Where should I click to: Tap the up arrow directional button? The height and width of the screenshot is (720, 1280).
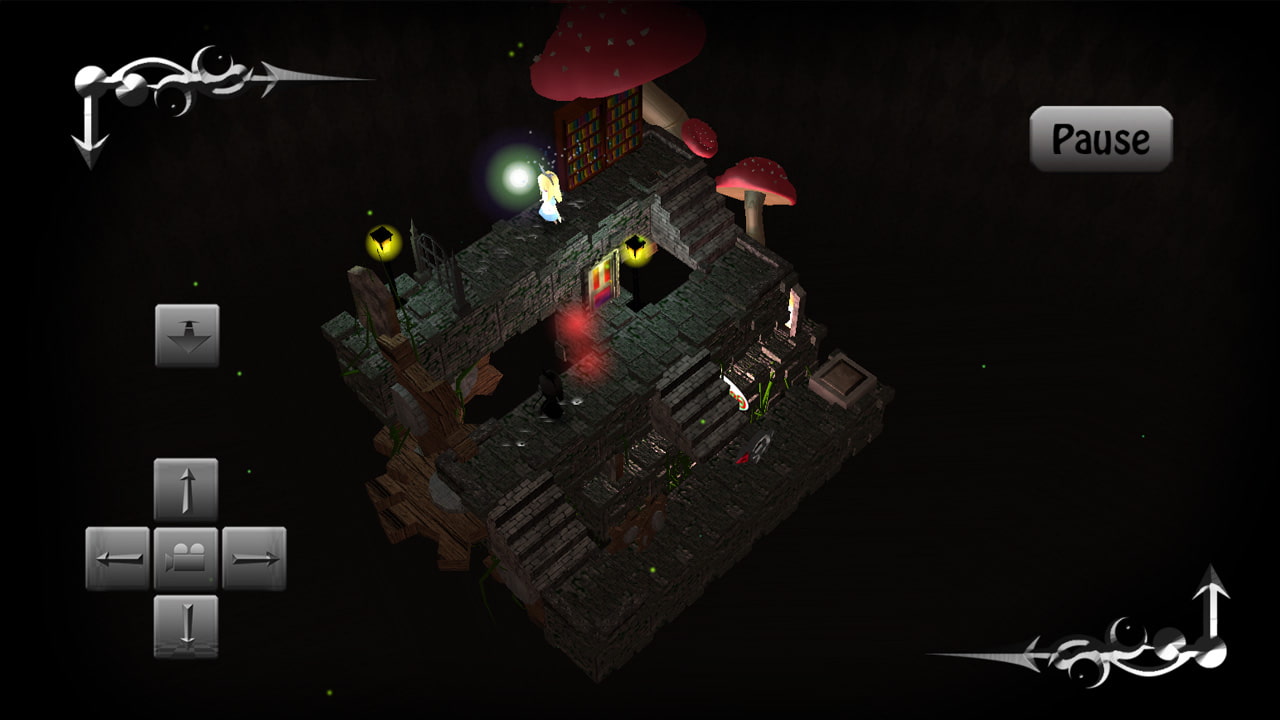(x=186, y=490)
